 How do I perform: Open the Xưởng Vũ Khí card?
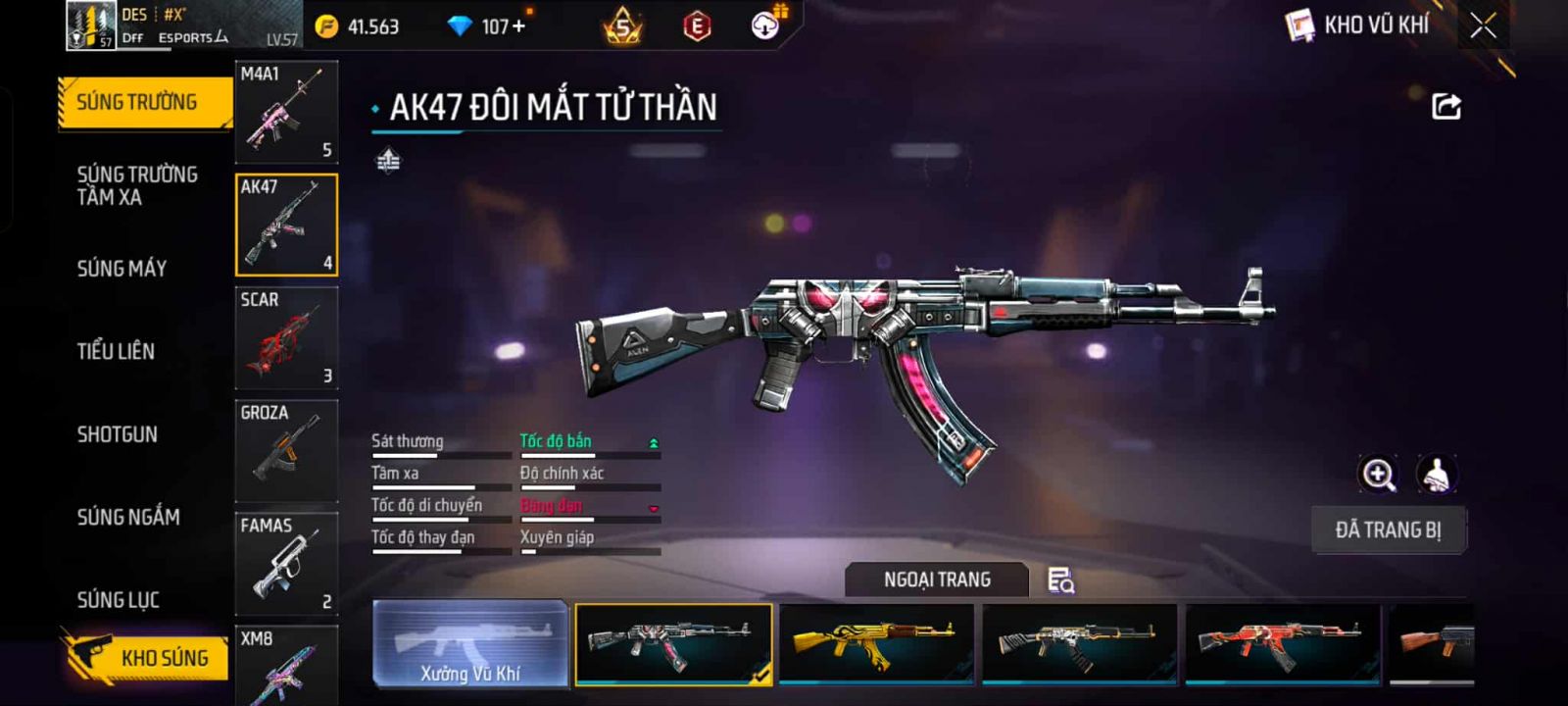click(x=470, y=643)
